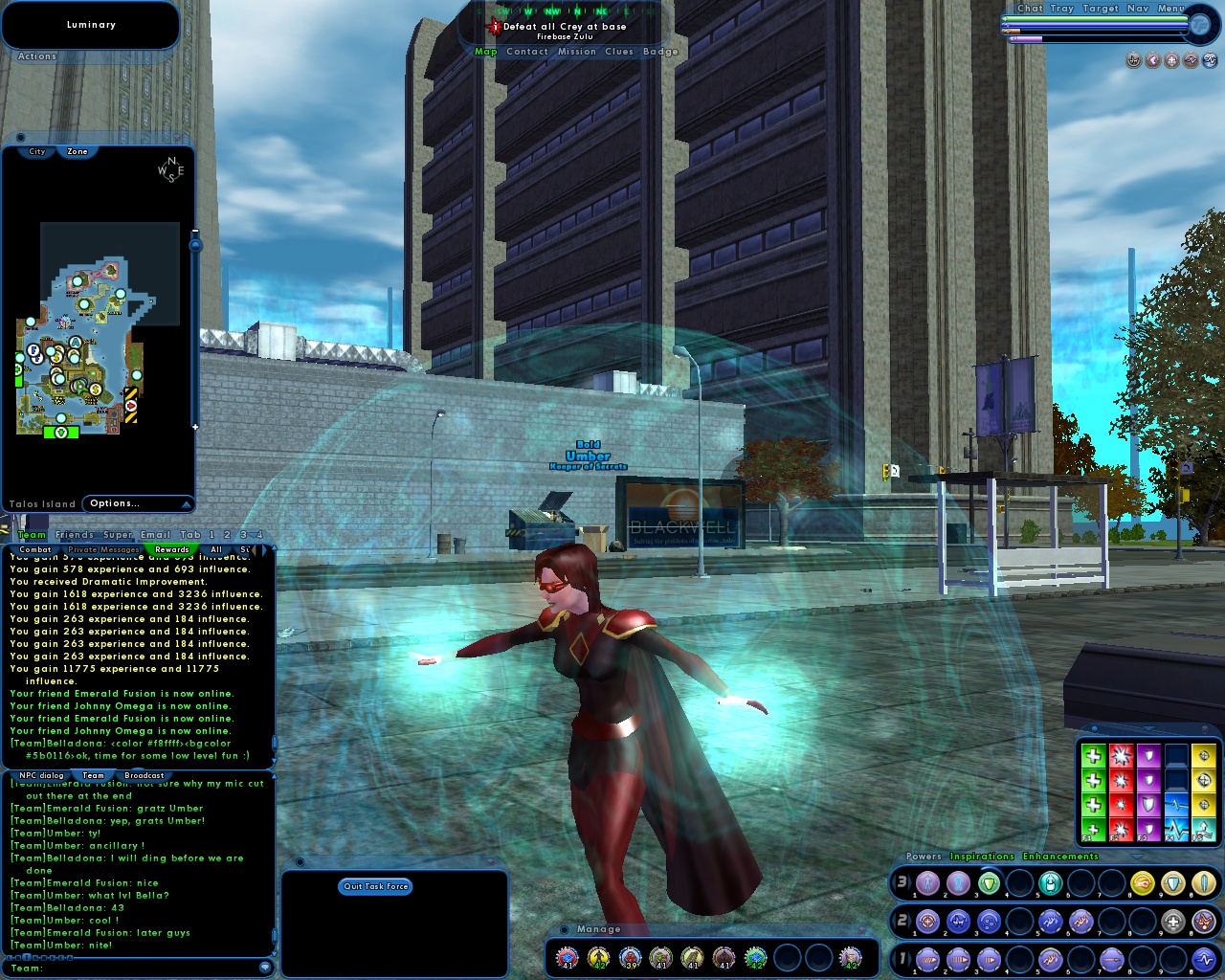
Task: Activate the targeting power in tray 2 slot 1
Action: coord(927,920)
